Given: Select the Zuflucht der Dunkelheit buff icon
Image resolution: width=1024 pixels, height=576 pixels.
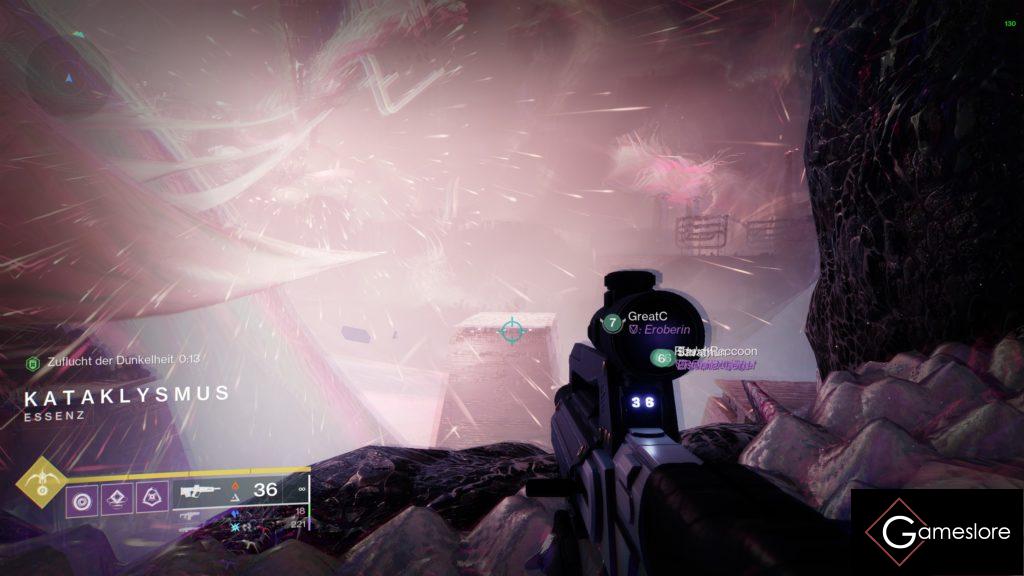Looking at the screenshot, I should 32,360.
